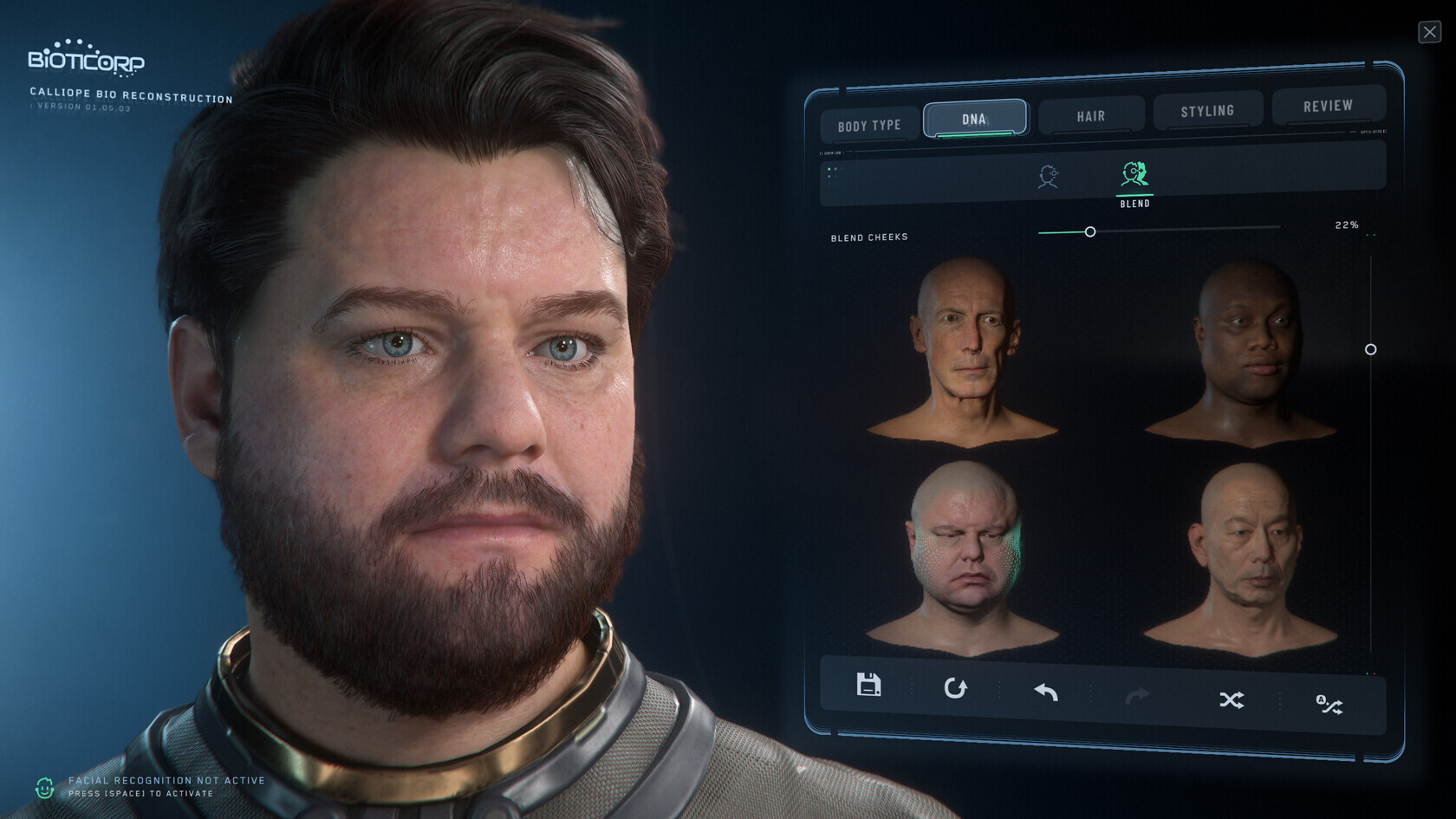Click the shuffle icon marked with an A
This screenshot has height=819, width=1456.
coord(1329,705)
